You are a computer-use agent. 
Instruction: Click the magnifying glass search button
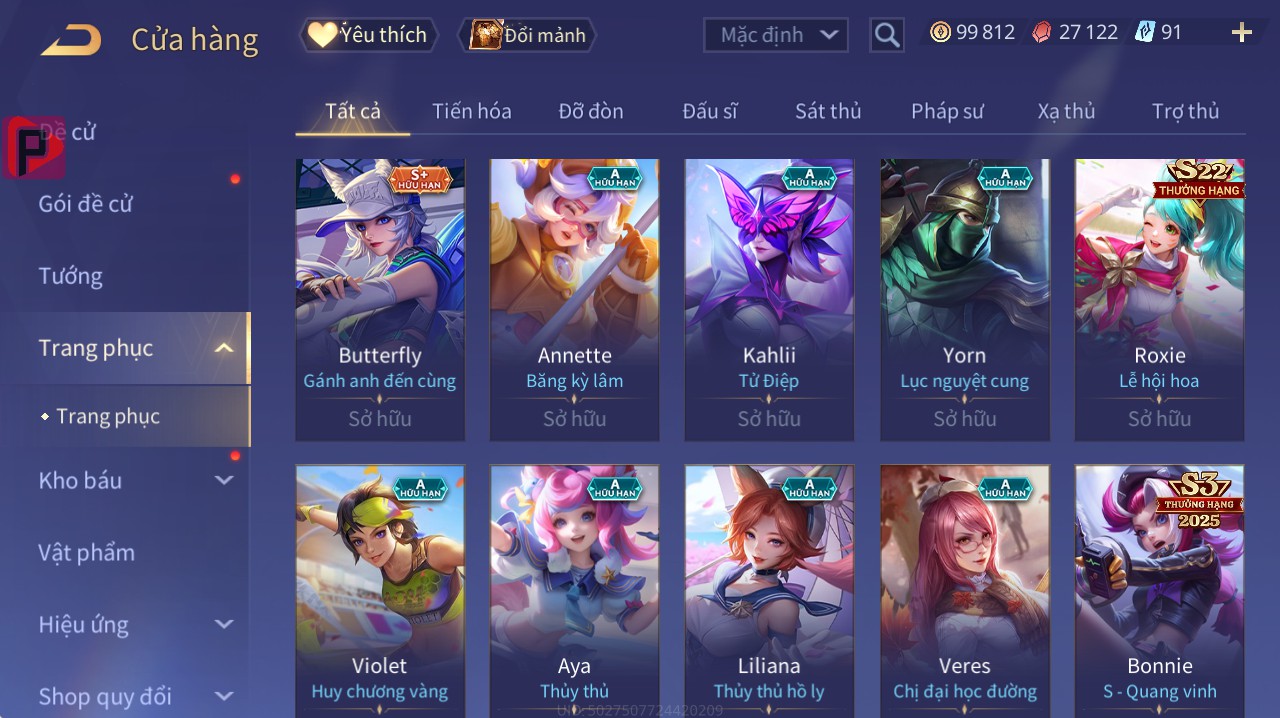pyautogui.click(x=887, y=35)
